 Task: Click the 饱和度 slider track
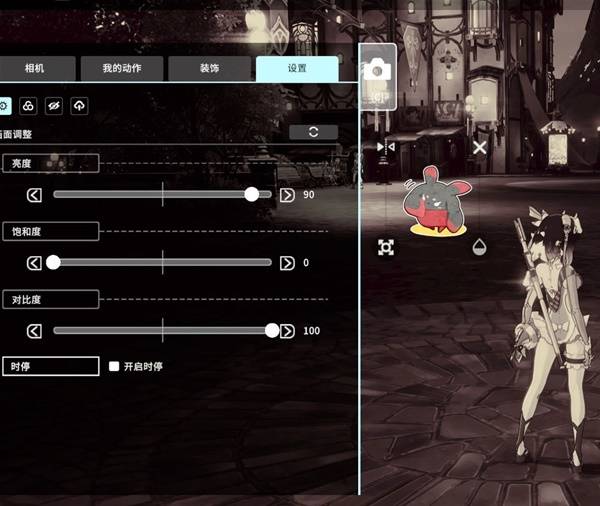tap(162, 263)
